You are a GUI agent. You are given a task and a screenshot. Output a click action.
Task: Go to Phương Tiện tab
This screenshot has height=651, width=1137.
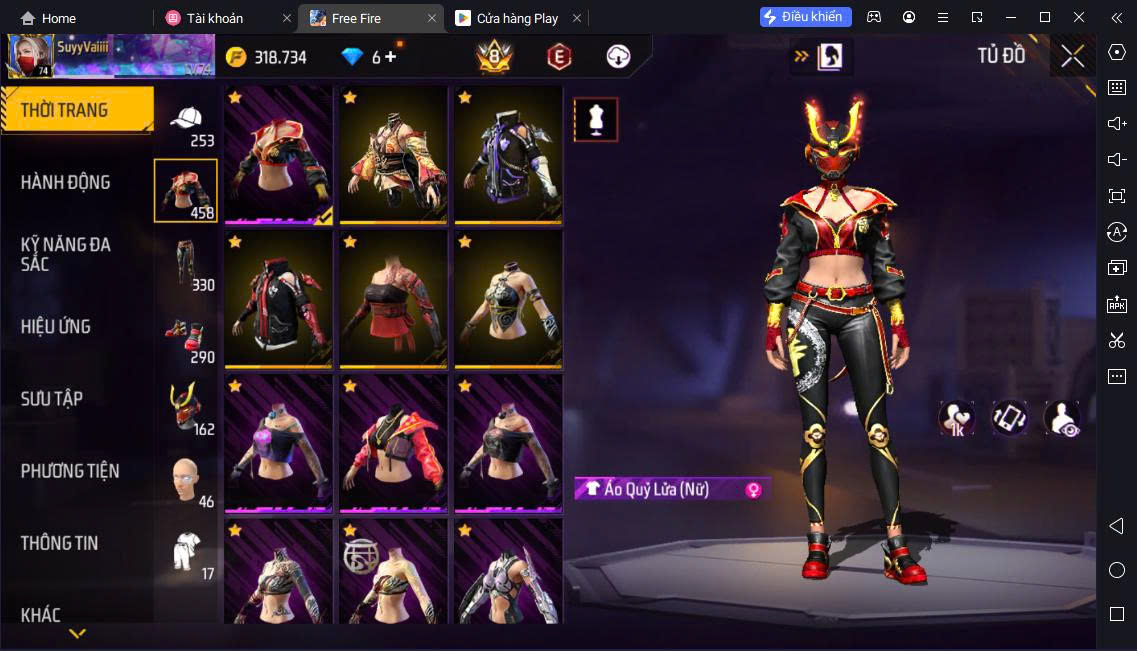tap(70, 470)
